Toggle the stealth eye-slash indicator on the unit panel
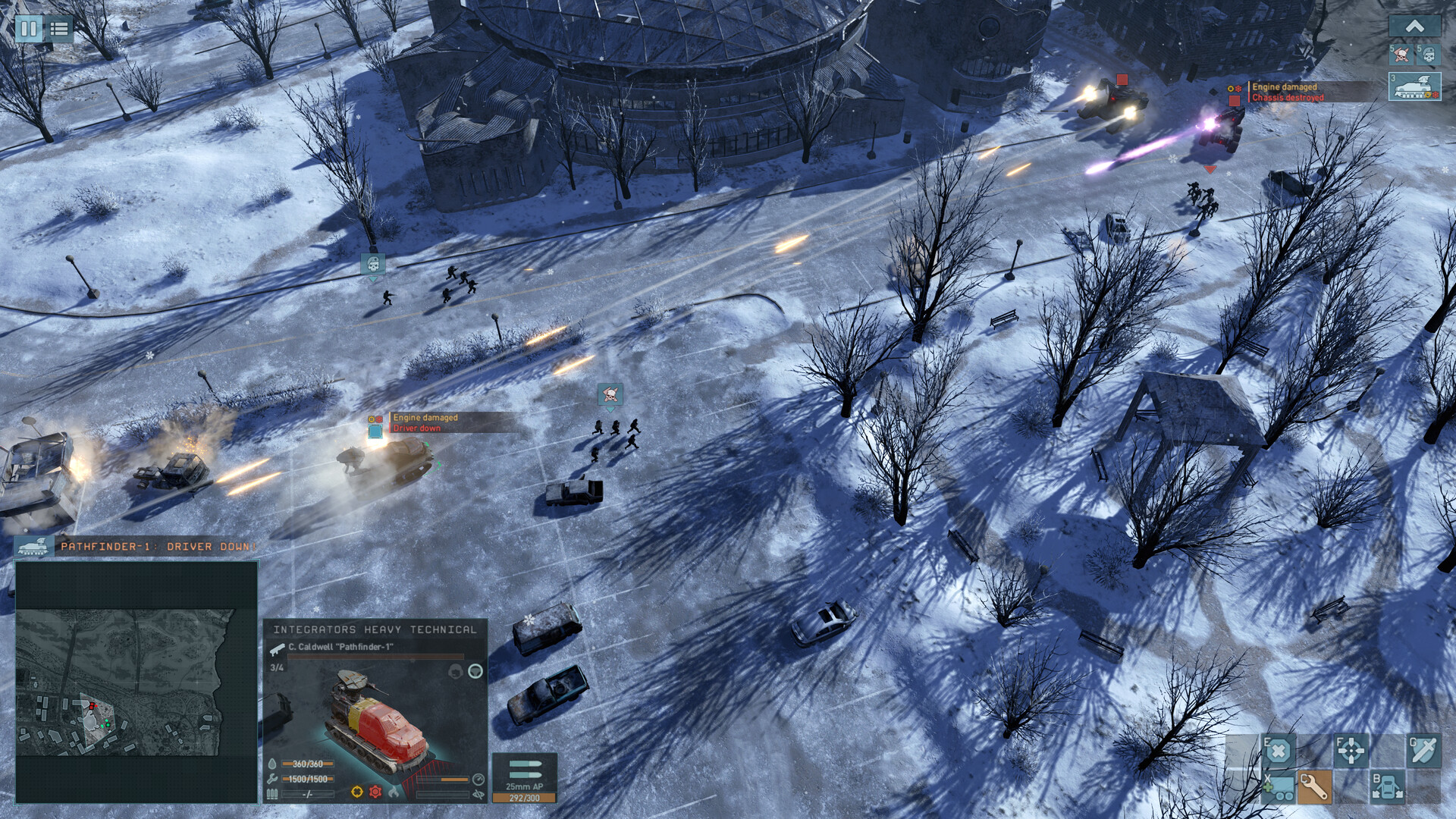This screenshot has width=1456, height=819. (x=477, y=793)
